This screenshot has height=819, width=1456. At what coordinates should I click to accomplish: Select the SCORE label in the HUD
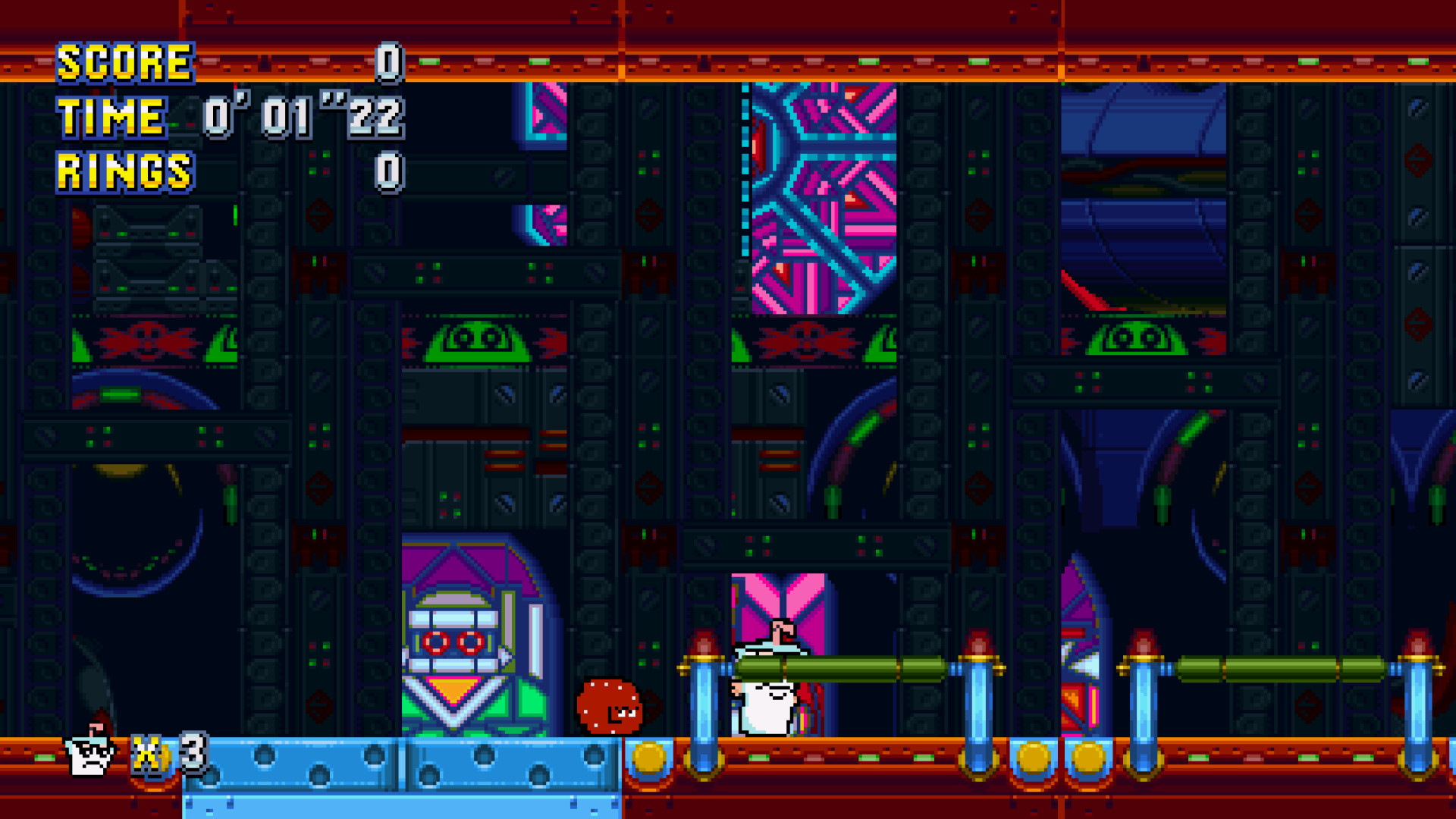(x=125, y=63)
